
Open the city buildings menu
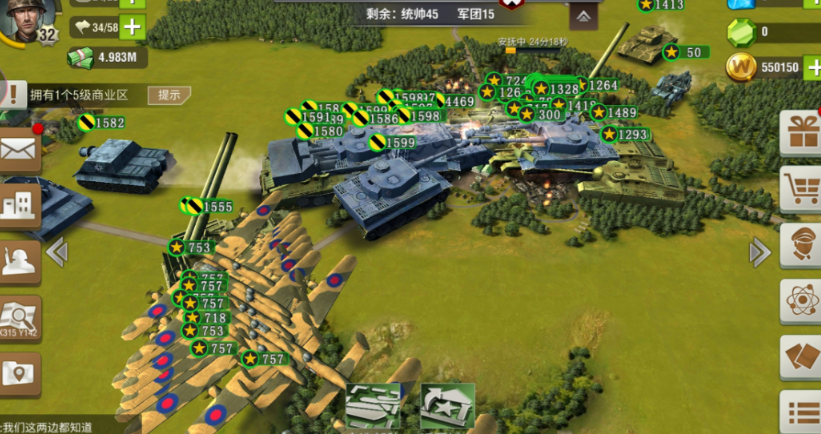point(19,205)
